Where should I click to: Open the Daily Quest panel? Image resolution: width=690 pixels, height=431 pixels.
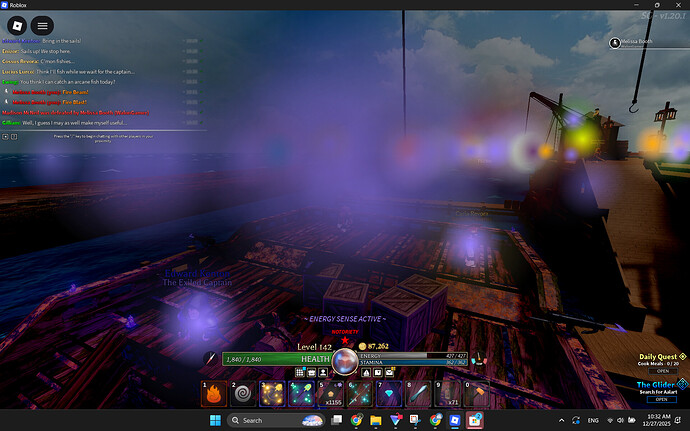tap(661, 370)
